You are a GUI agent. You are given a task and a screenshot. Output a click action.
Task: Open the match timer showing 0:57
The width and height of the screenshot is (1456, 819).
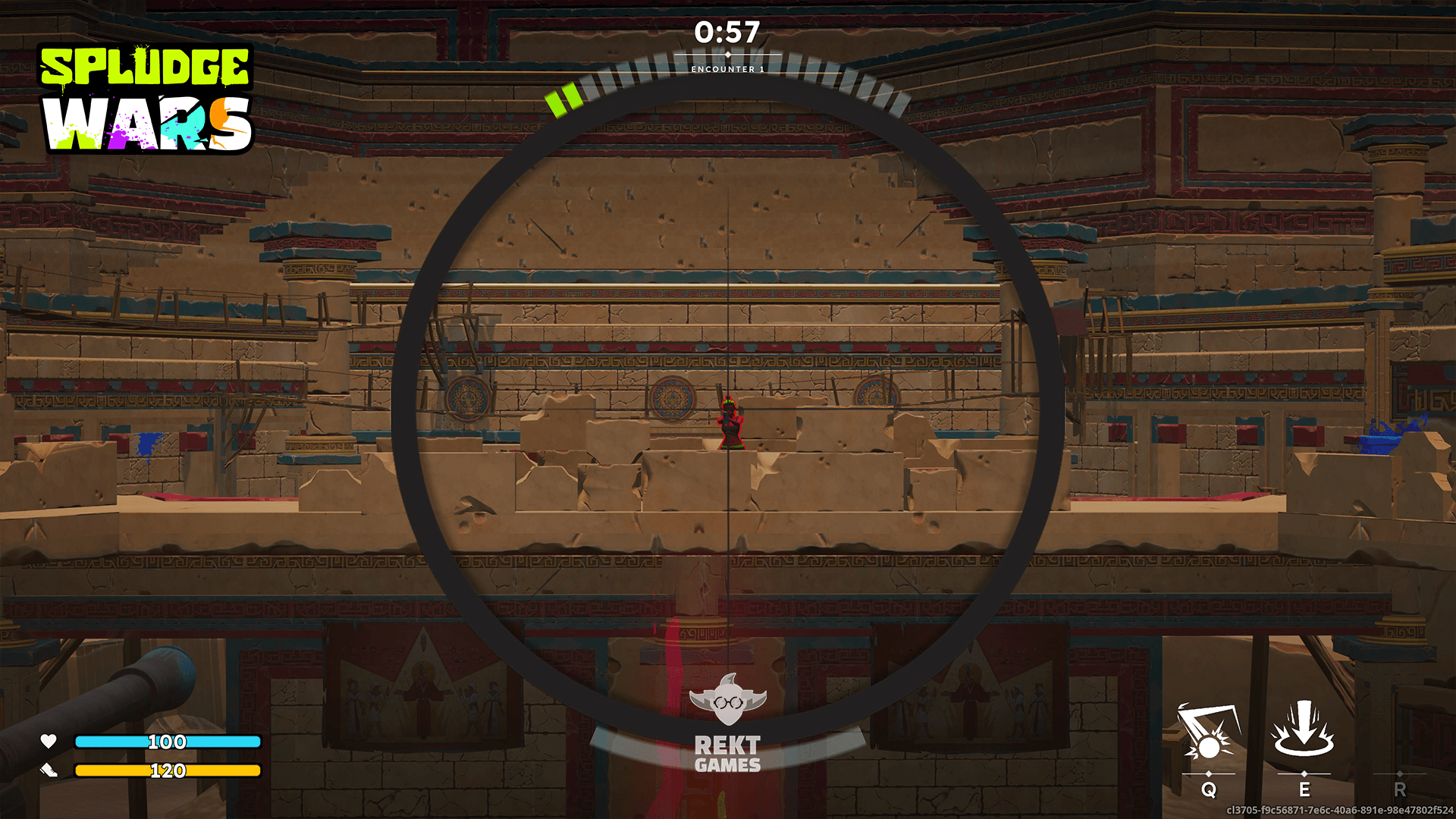point(726,32)
